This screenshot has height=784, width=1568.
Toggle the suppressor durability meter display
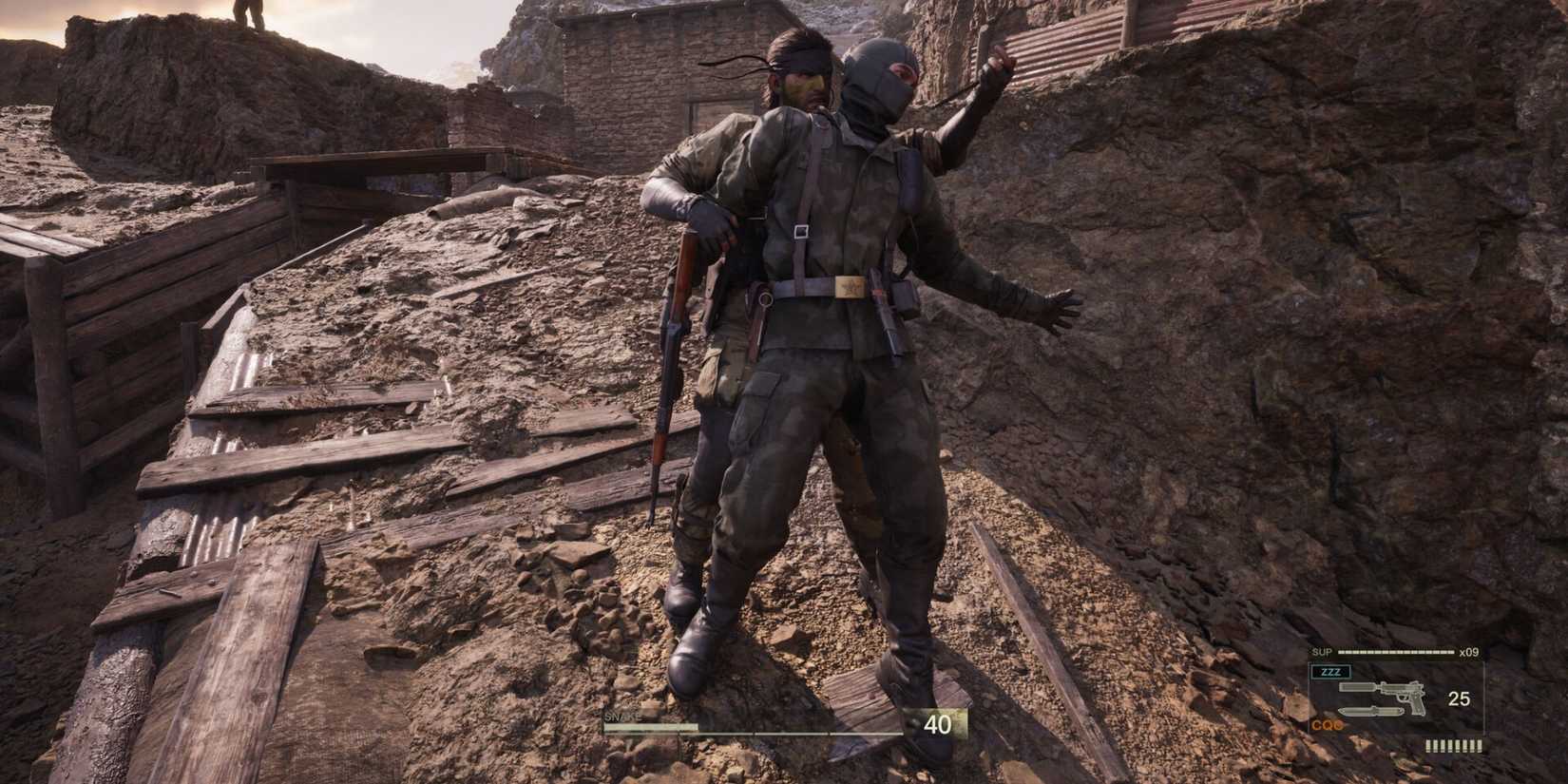[1395, 650]
